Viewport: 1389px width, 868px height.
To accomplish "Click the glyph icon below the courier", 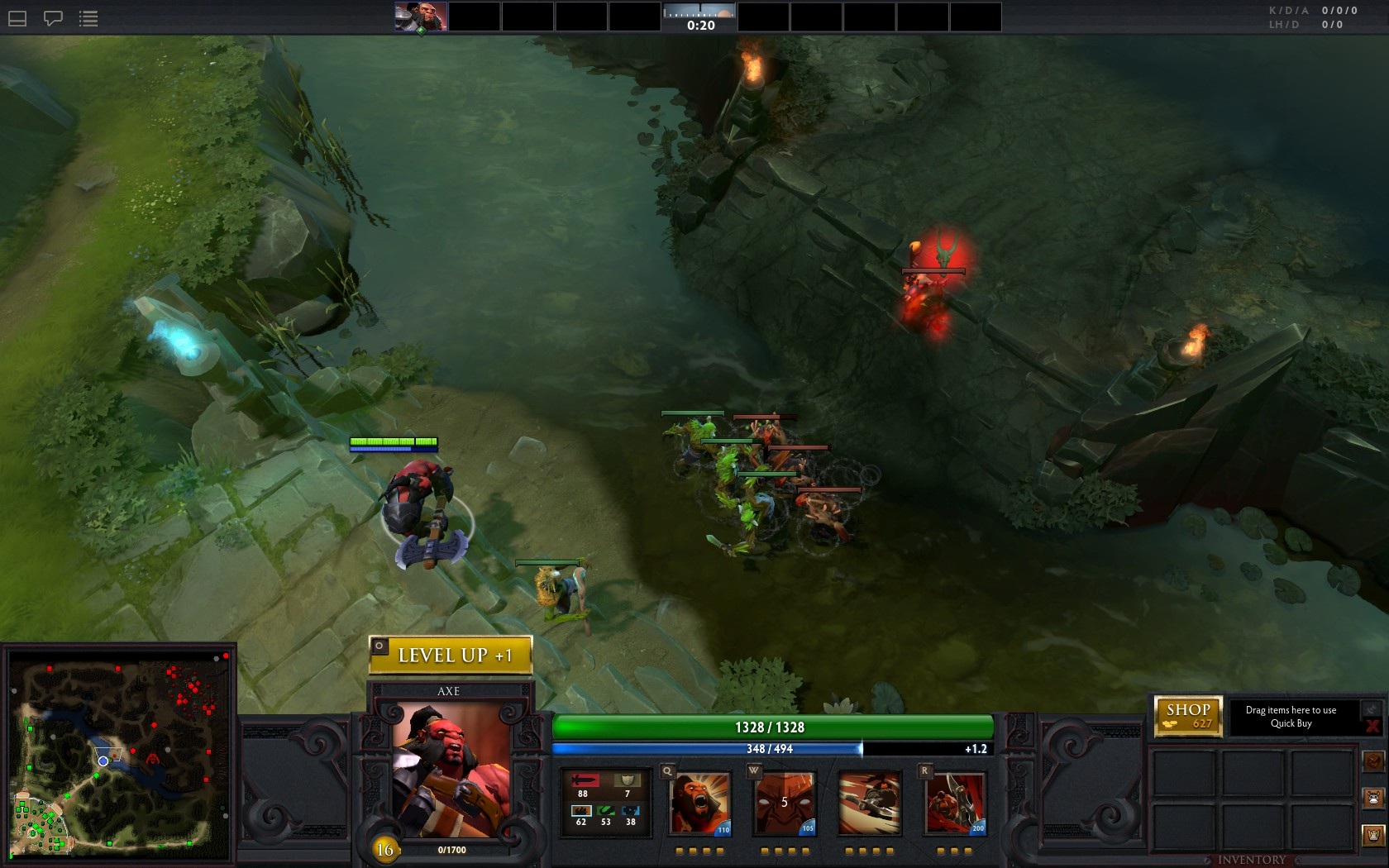I will point(1373,835).
